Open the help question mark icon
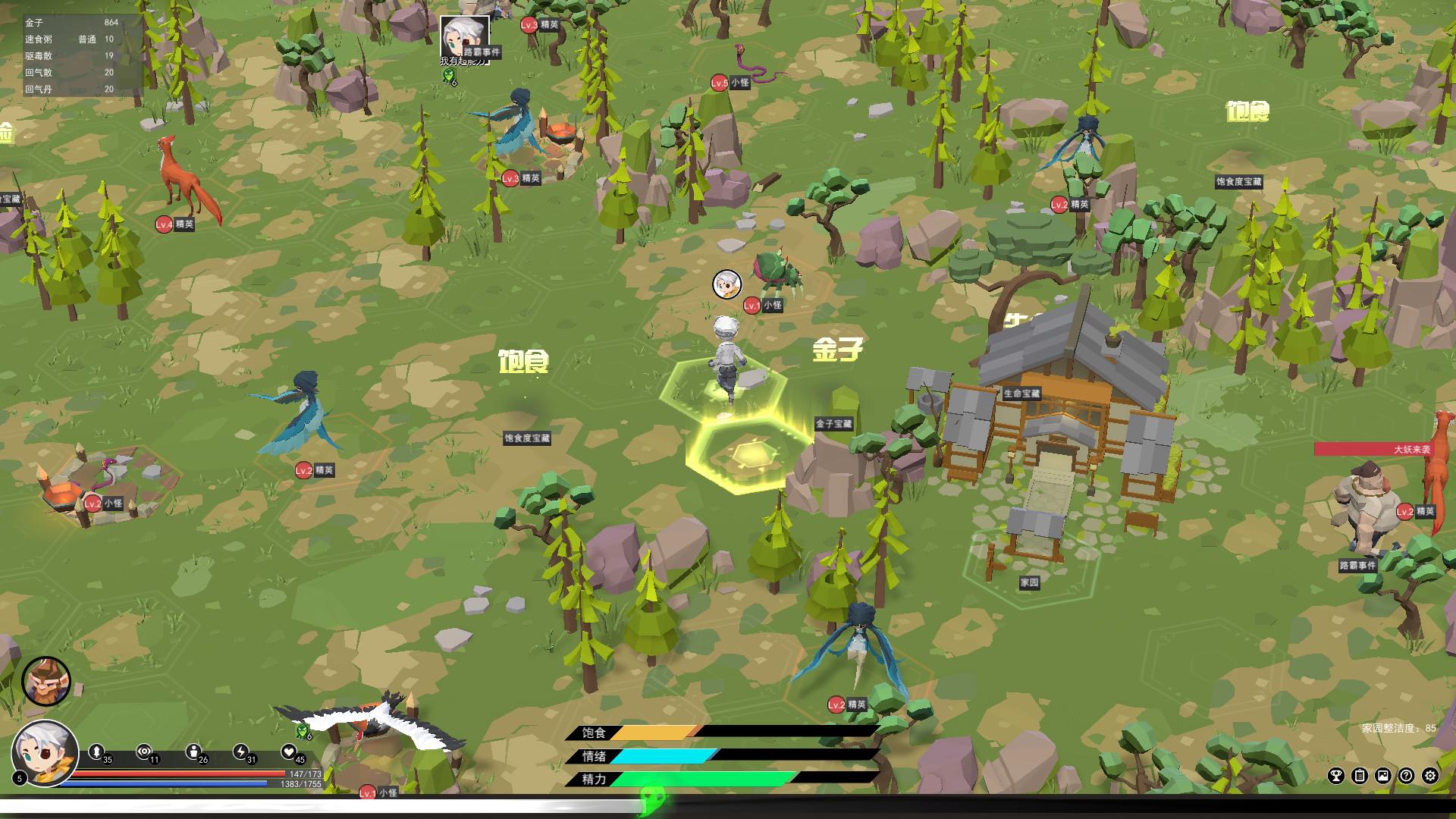Image resolution: width=1456 pixels, height=819 pixels. pos(1406,776)
